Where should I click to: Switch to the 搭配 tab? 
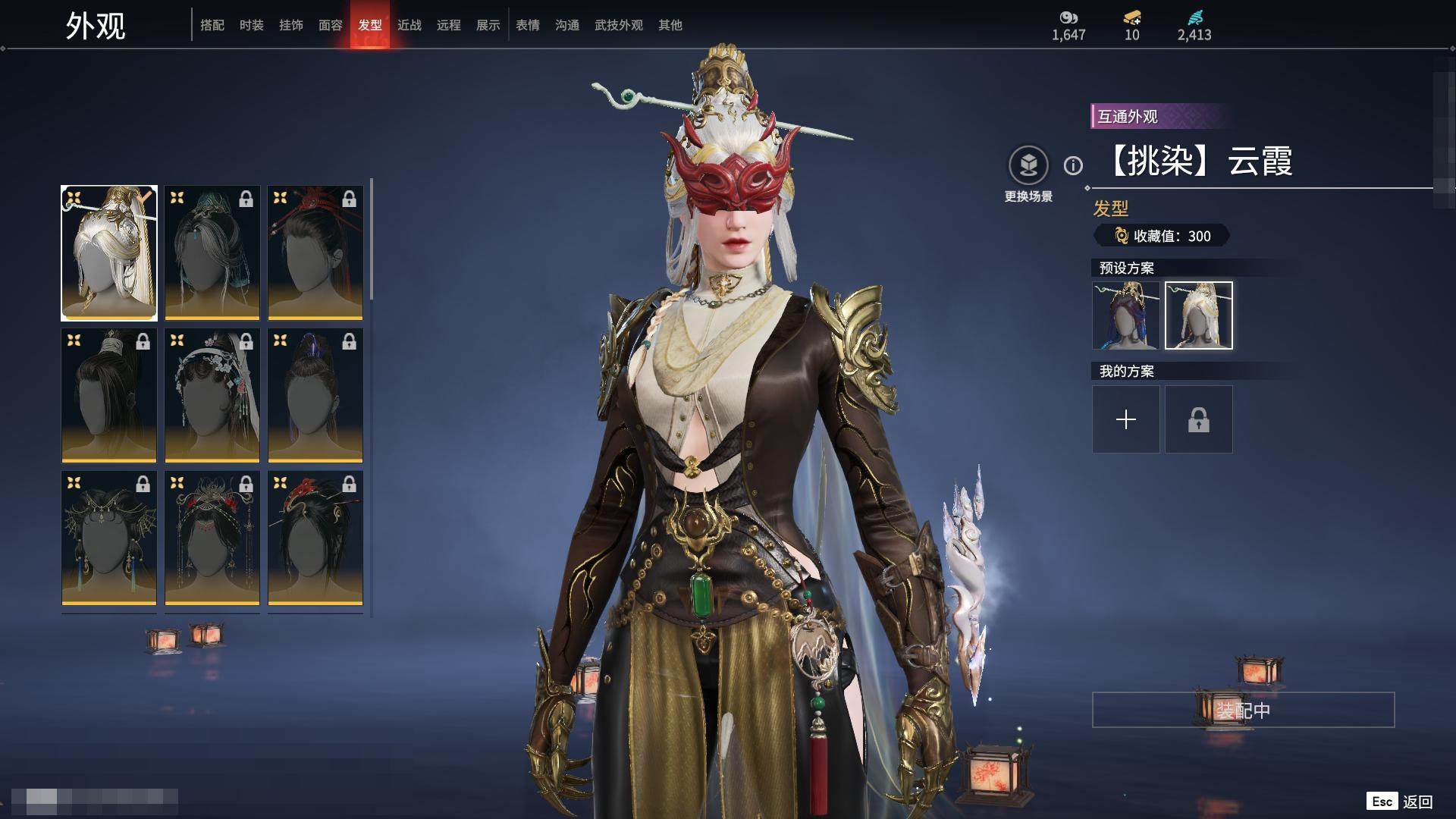click(212, 25)
